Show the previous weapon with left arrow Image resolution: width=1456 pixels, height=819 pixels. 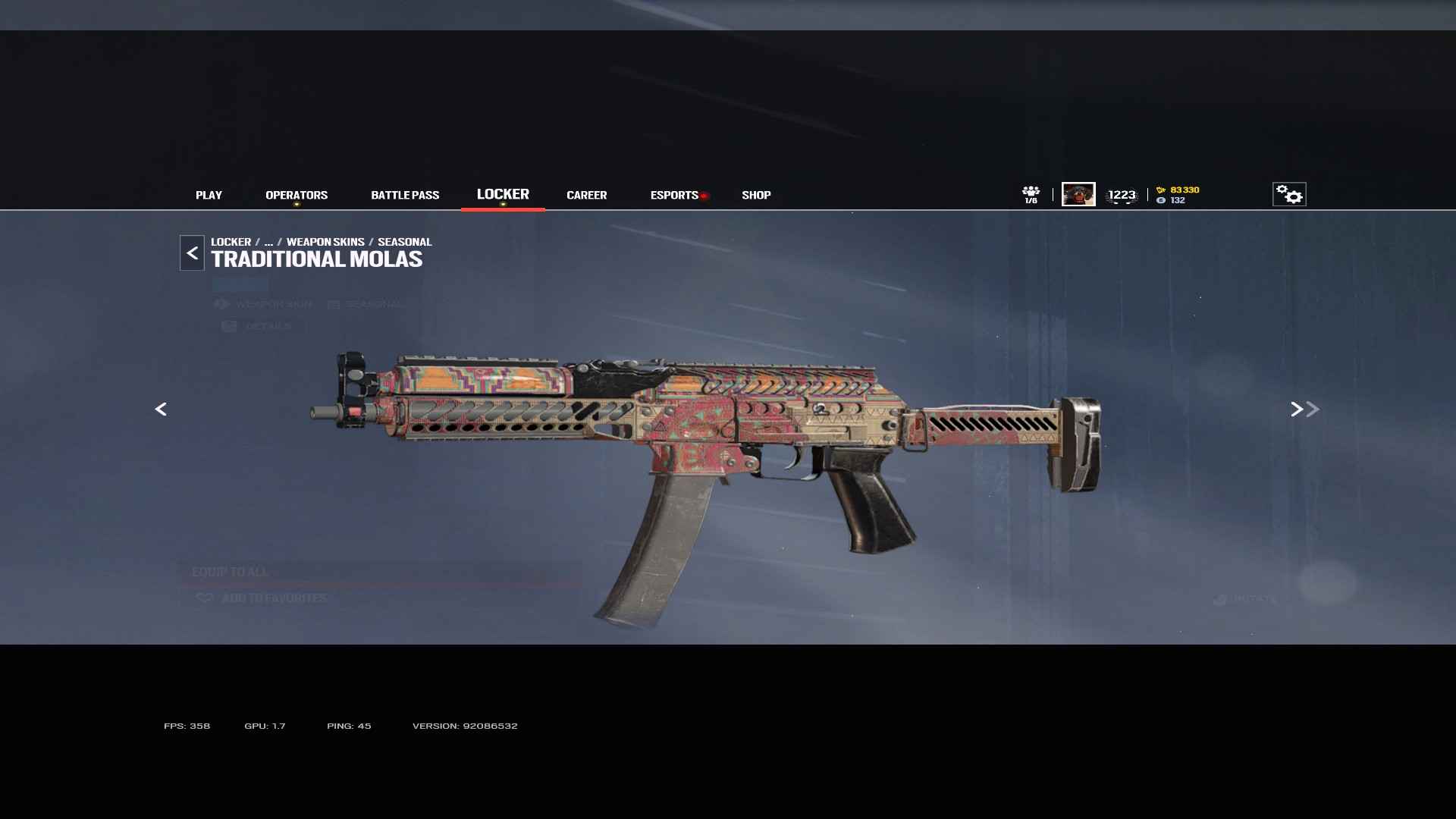[161, 409]
